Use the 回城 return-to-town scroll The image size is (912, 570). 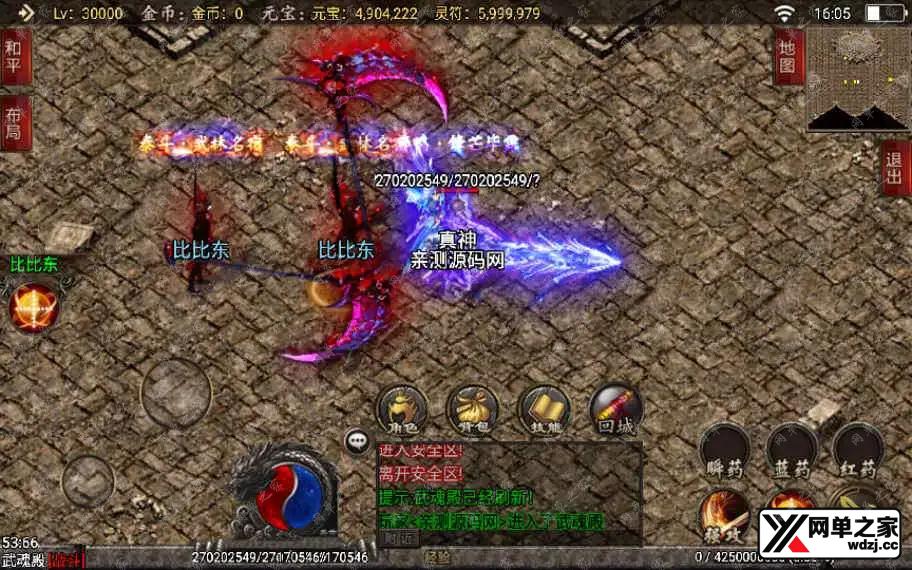point(616,409)
